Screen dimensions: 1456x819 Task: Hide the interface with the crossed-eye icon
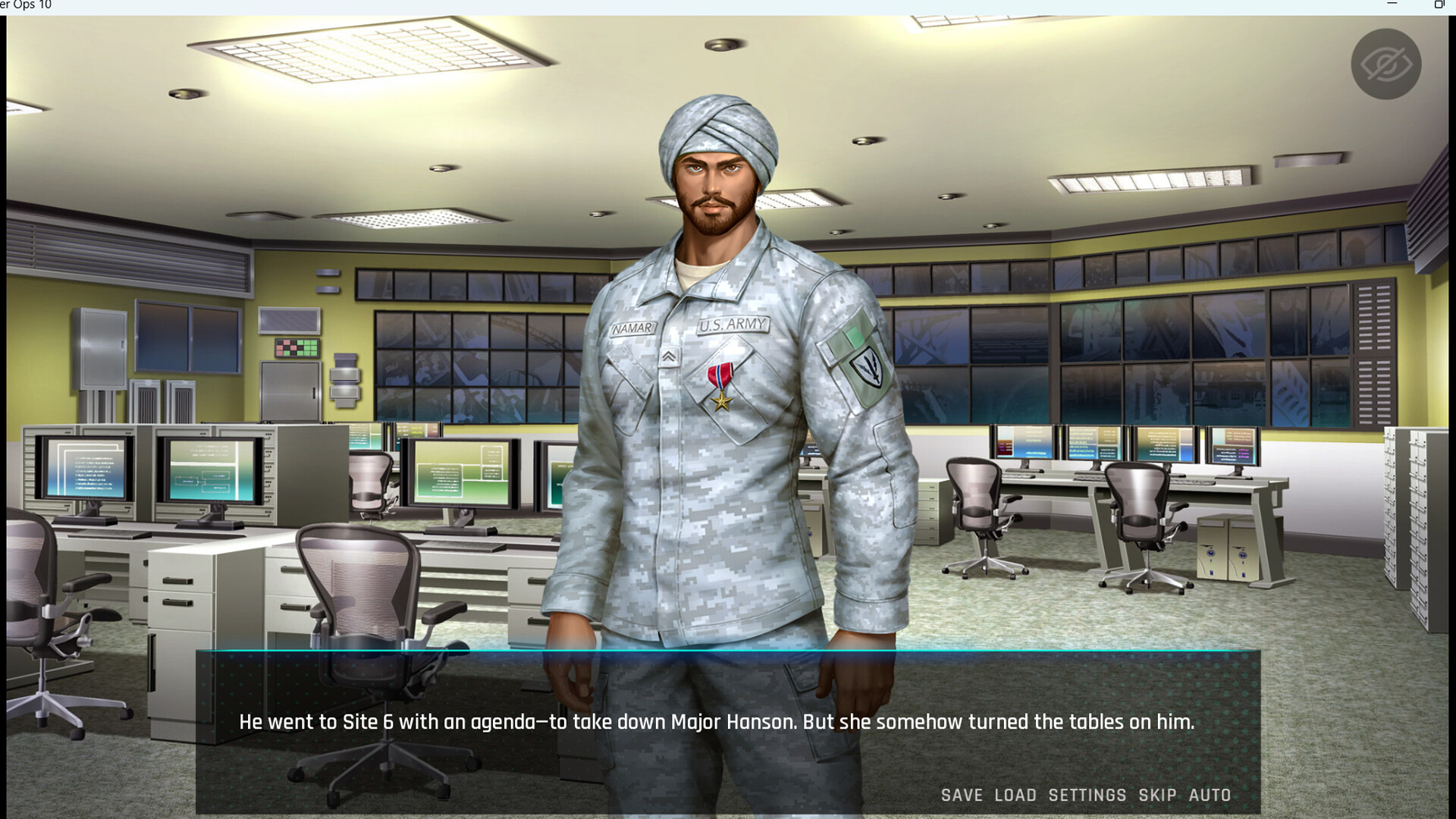pos(1385,64)
